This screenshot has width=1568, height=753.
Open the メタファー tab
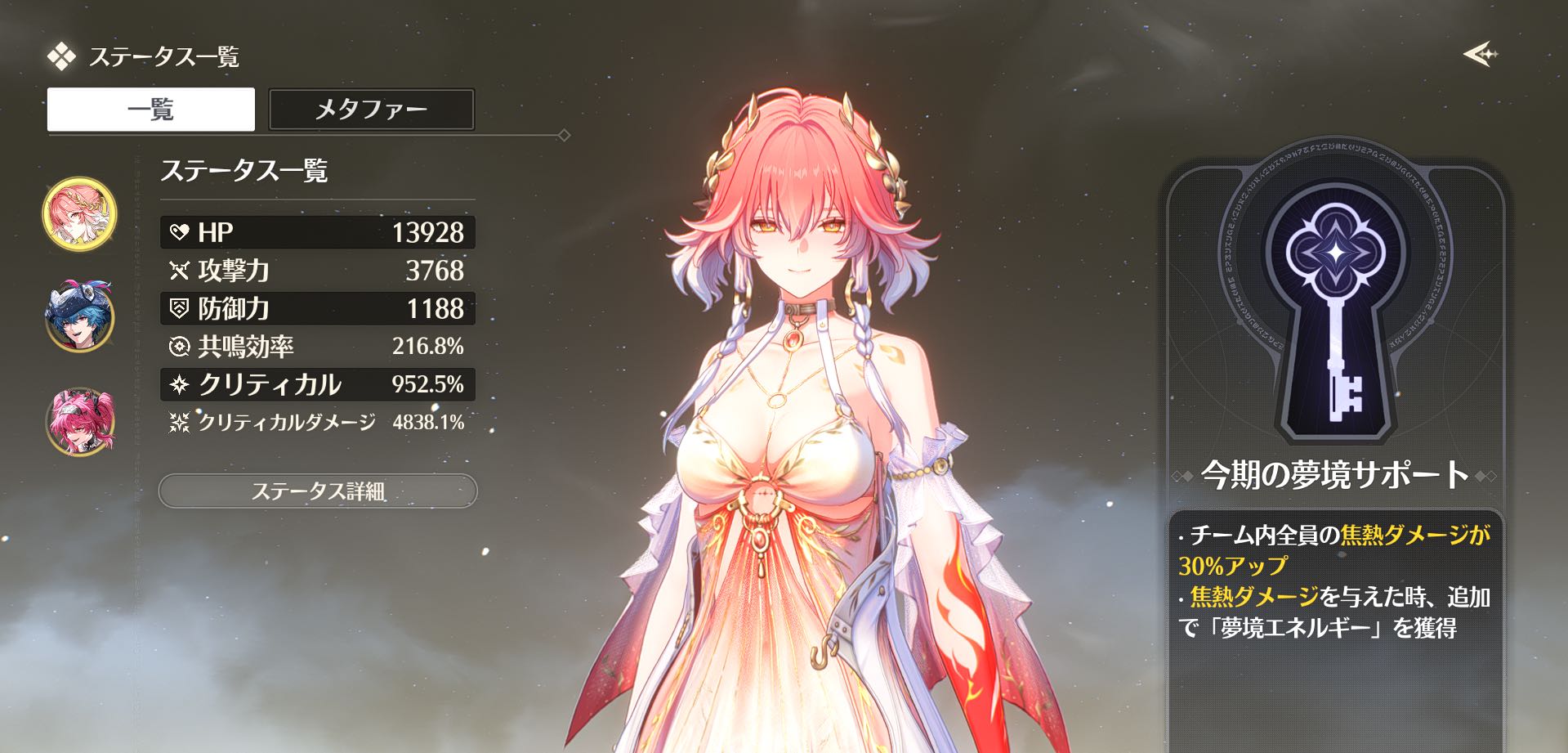371,110
